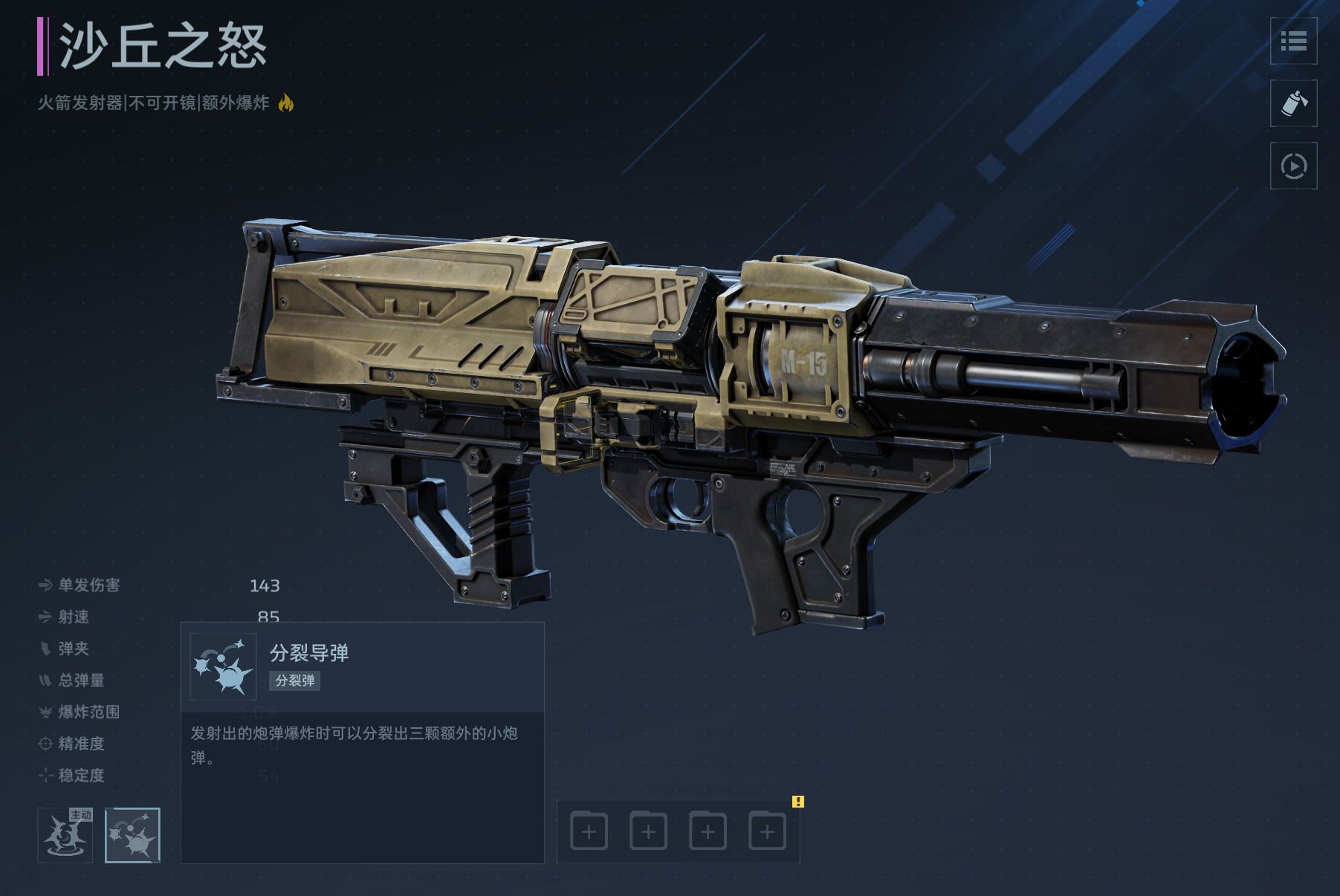
Task: Play the weapon preview animation
Action: click(1293, 166)
